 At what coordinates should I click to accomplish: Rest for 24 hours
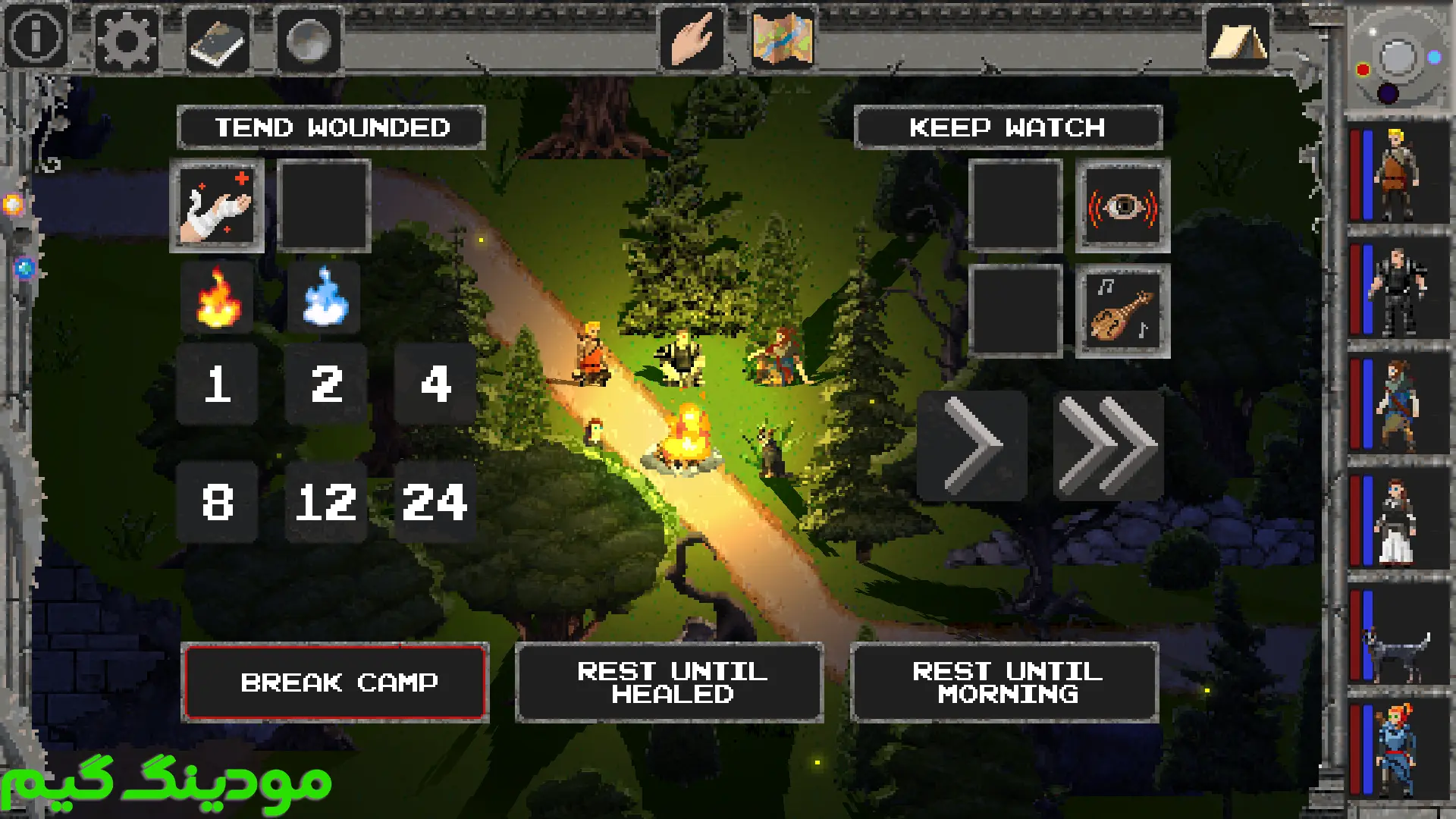pos(435,502)
